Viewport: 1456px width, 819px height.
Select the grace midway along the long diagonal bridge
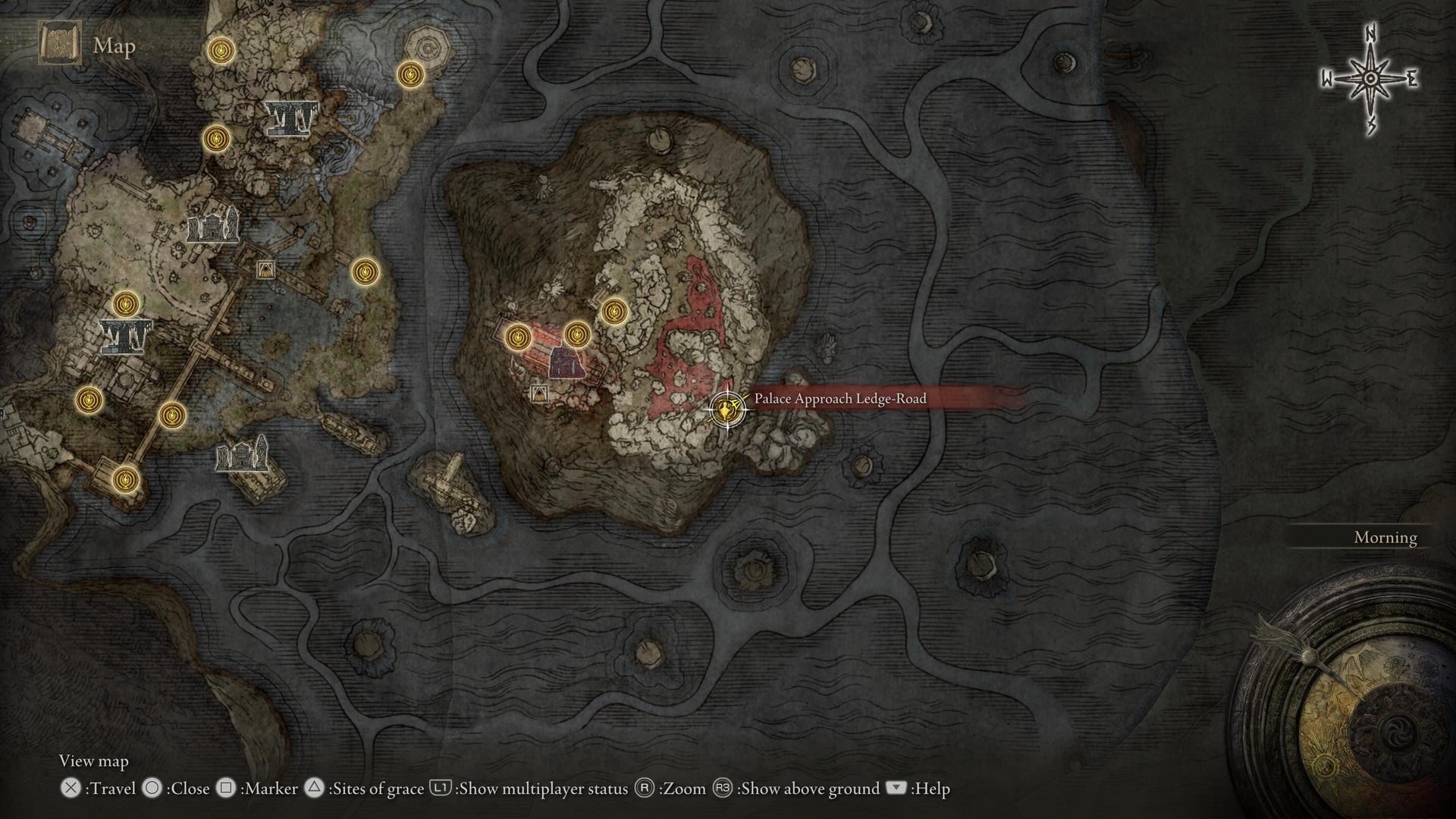[172, 416]
